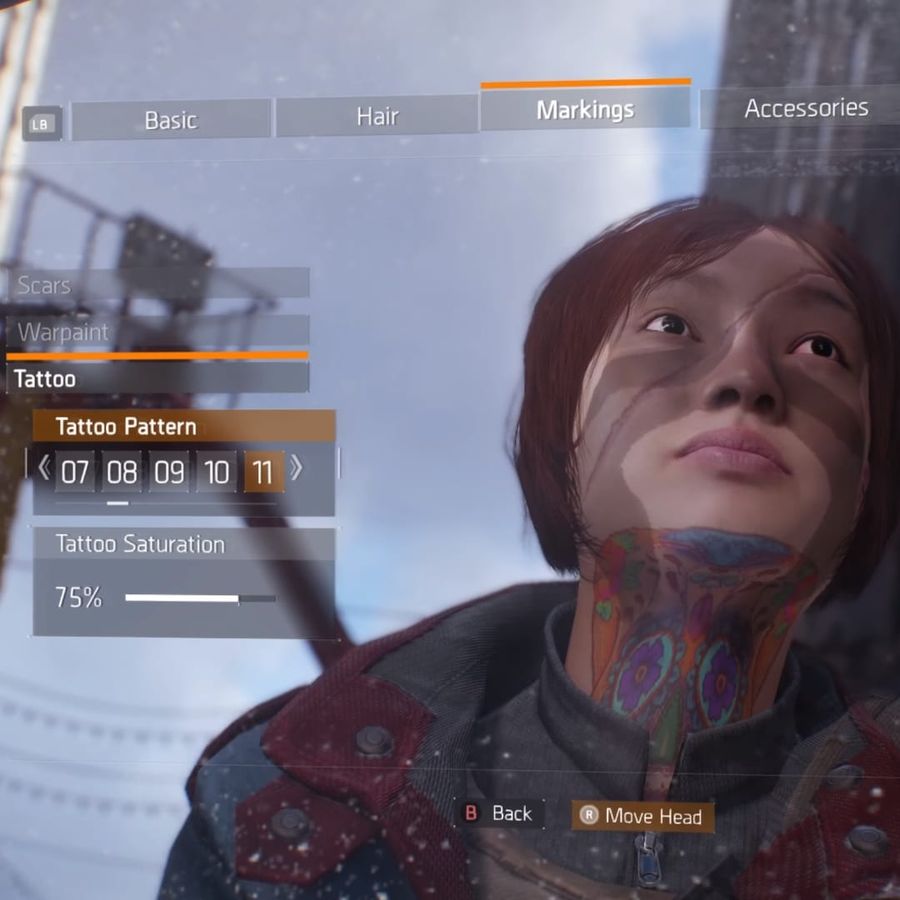The width and height of the screenshot is (900, 900).
Task: Select tattoo pattern 09
Action: click(169, 472)
